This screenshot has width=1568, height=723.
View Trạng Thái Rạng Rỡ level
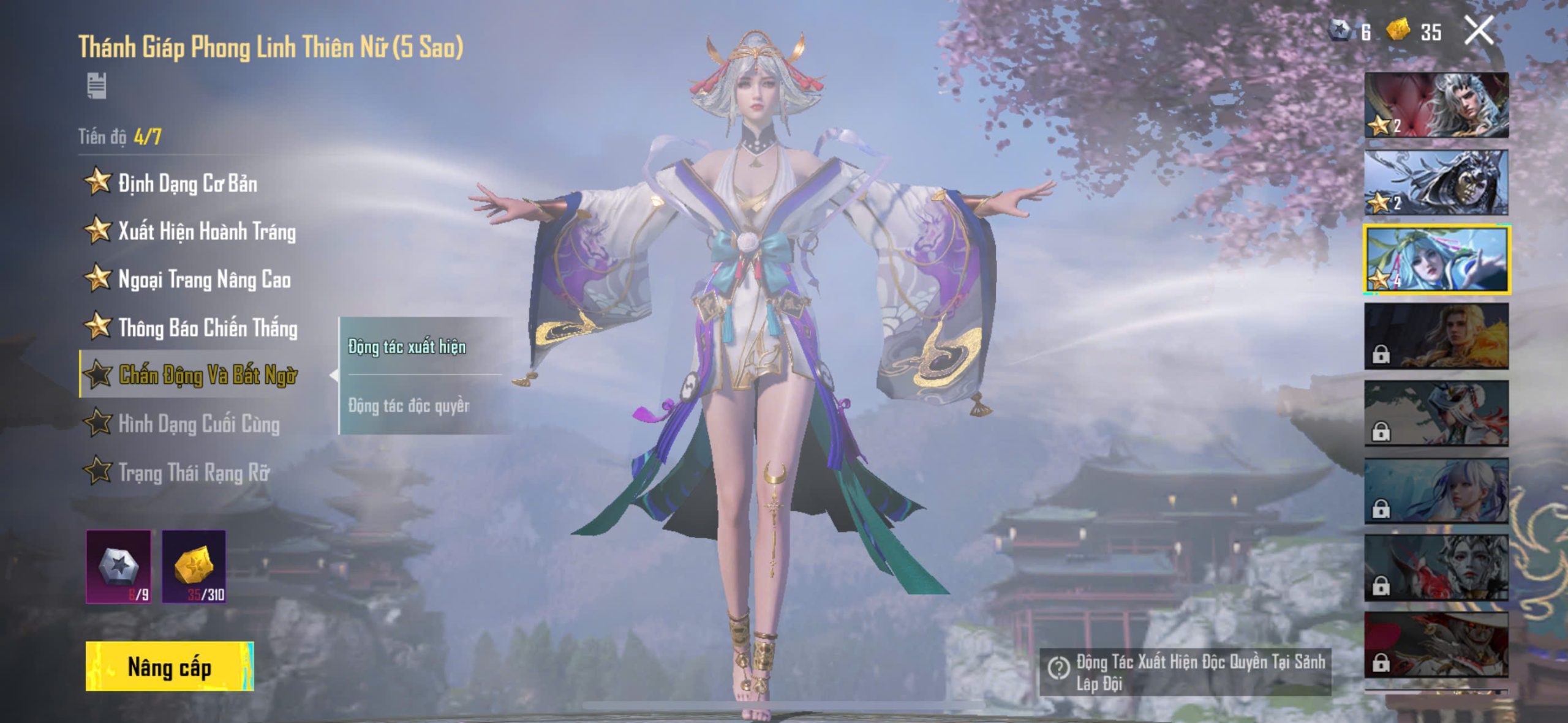pos(193,472)
